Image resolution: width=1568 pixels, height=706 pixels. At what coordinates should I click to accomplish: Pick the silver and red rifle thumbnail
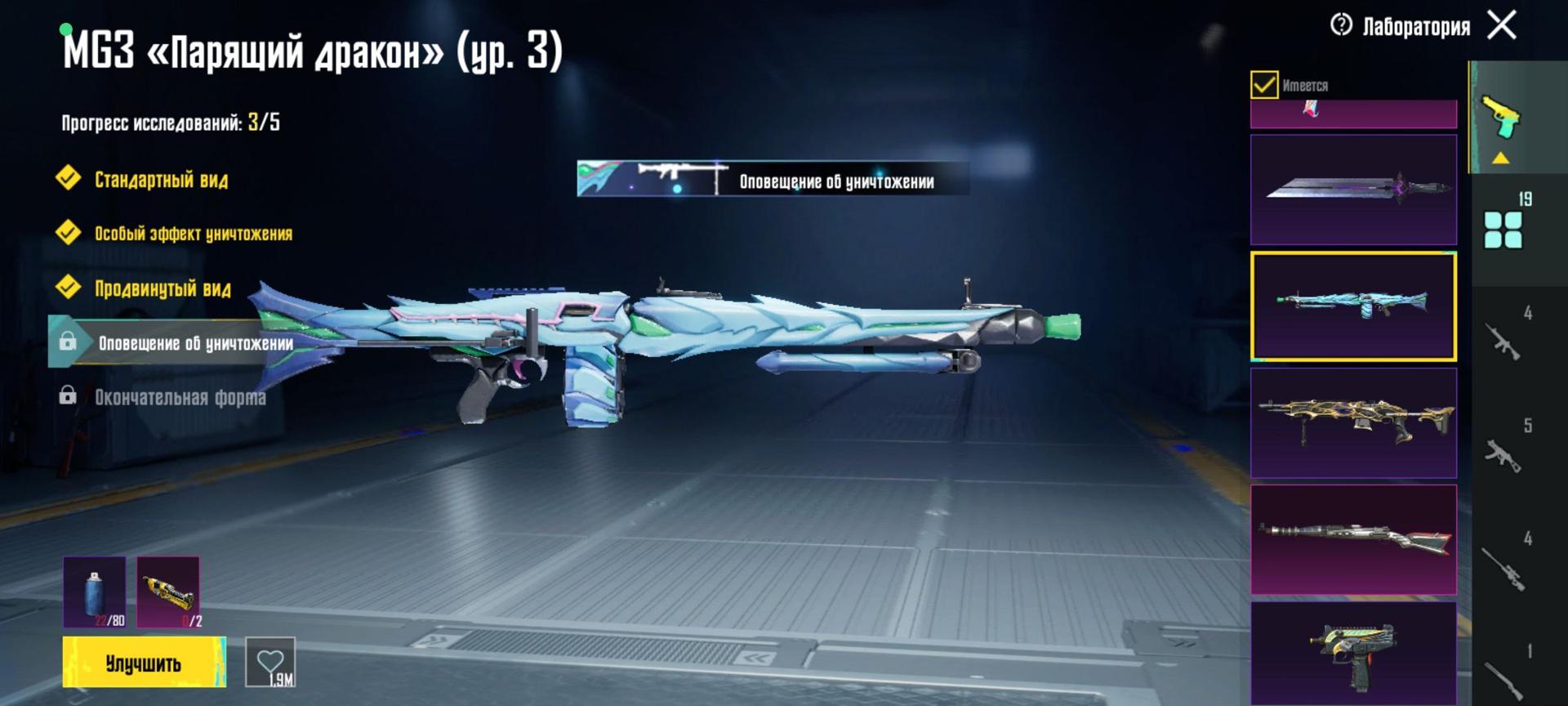[1353, 539]
